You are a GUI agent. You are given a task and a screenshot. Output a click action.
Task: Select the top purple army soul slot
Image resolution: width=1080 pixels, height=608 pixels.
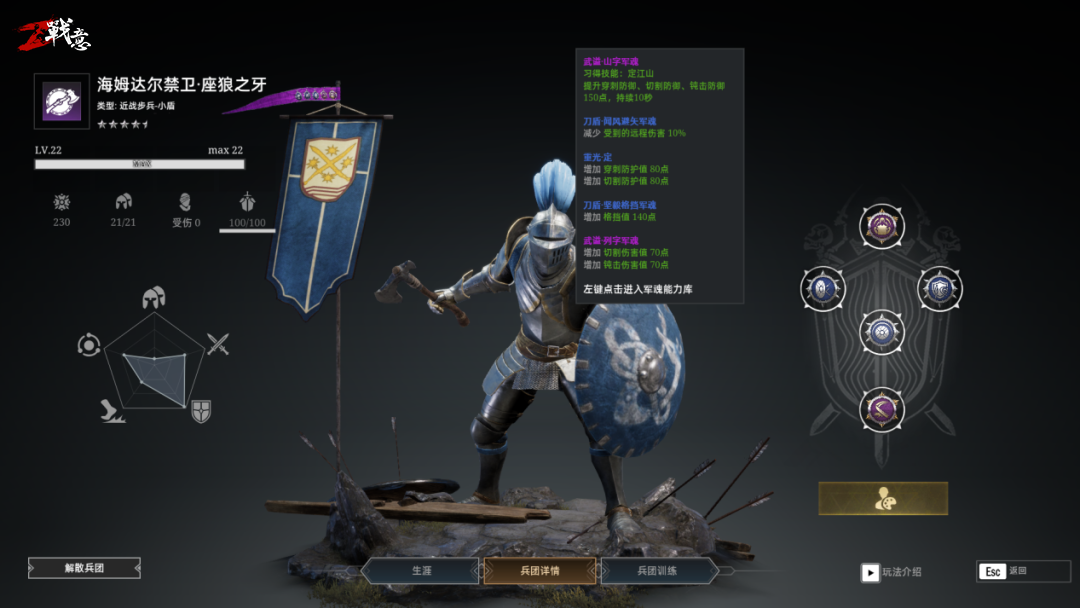(x=882, y=226)
